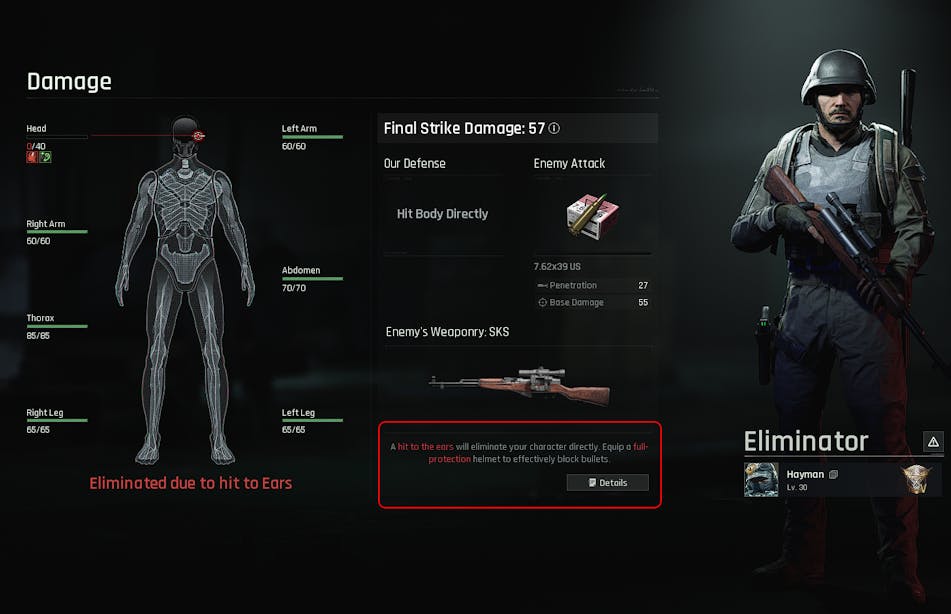Report the eliminator with the warning triangle button
This screenshot has width=951, height=614.
pyautogui.click(x=932, y=441)
